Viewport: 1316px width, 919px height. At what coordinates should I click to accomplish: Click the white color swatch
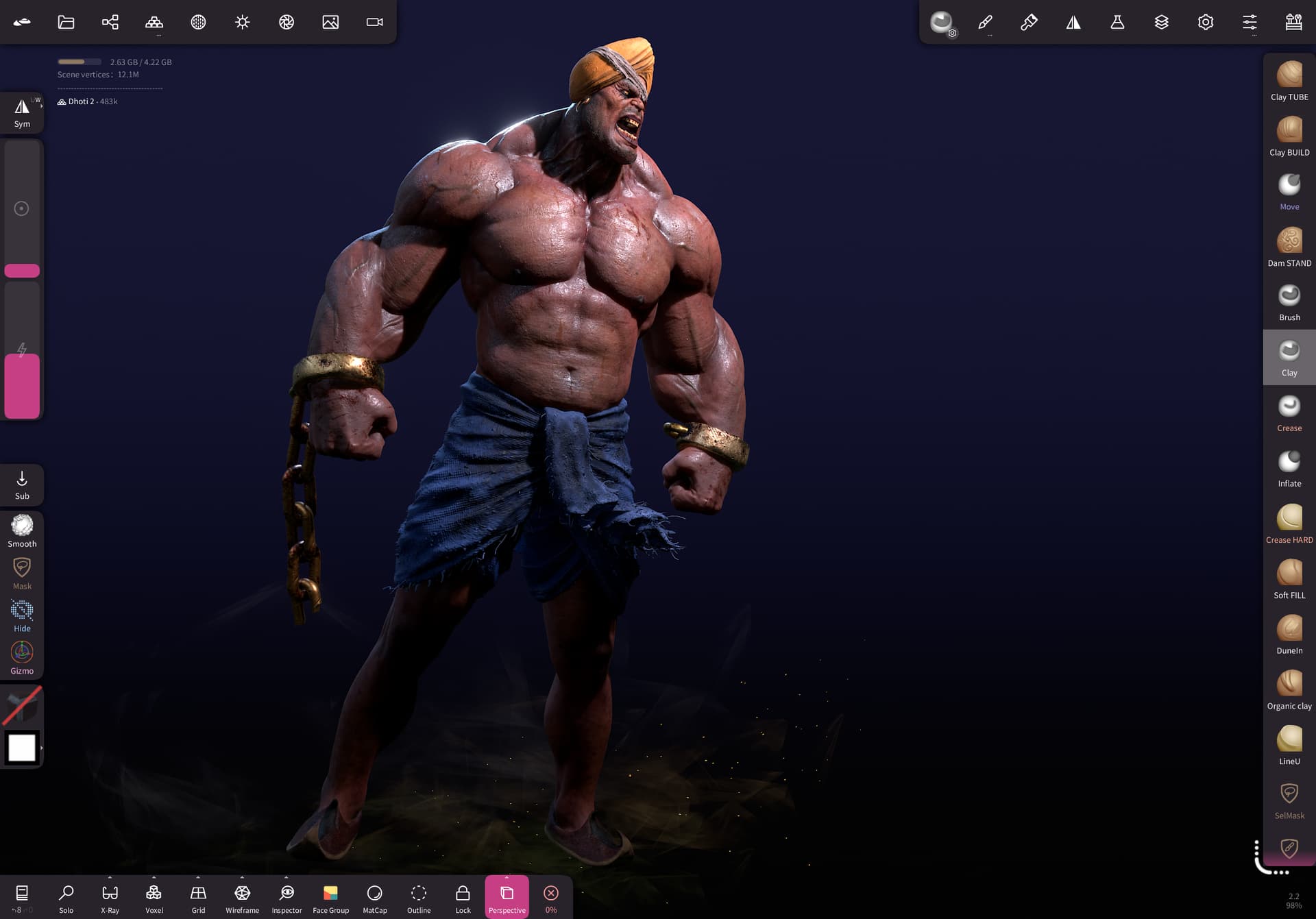(x=21, y=748)
